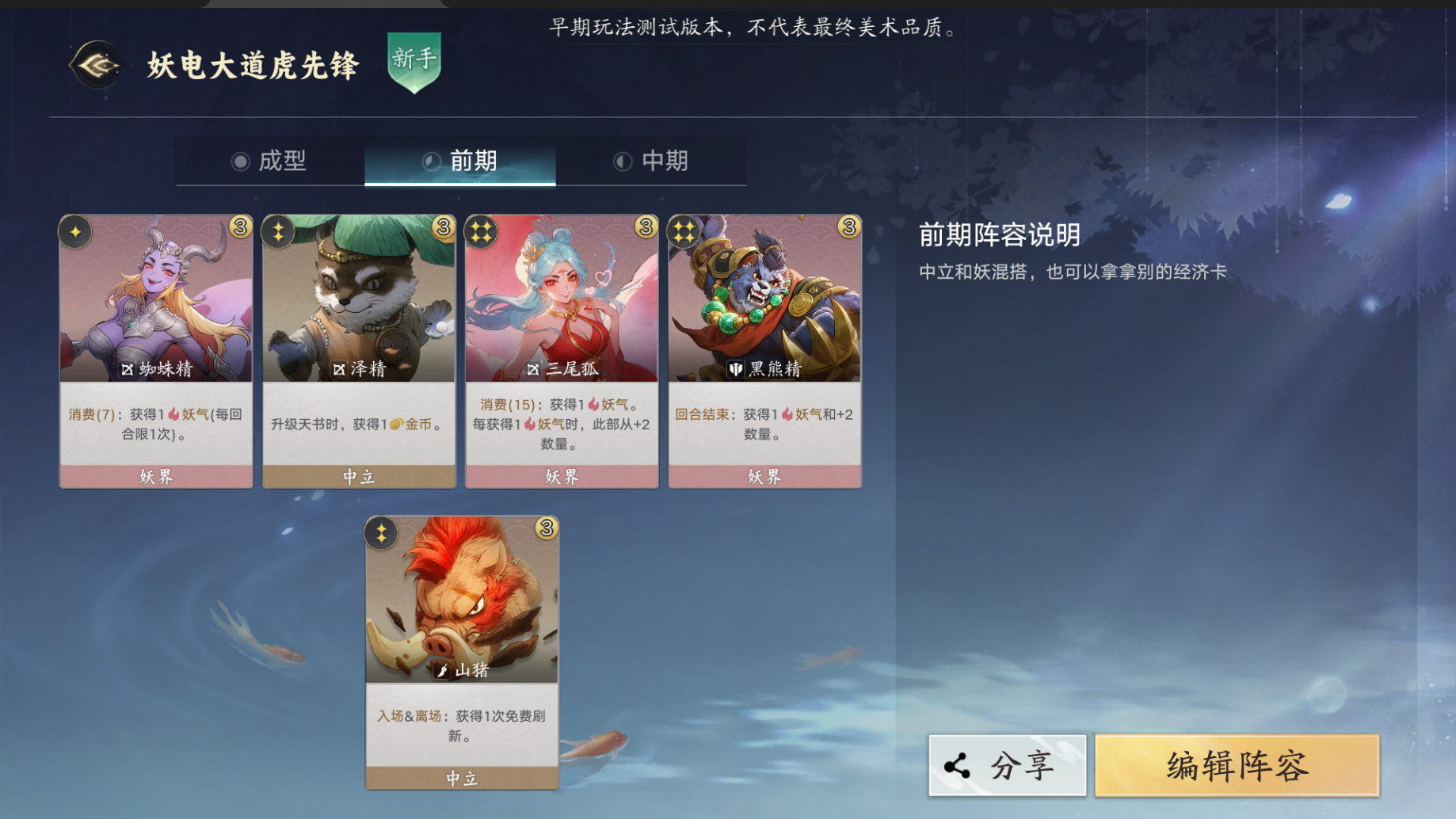Click the shield faction icon beside 黑熊精 name
This screenshot has width=1456, height=819.
[735, 368]
